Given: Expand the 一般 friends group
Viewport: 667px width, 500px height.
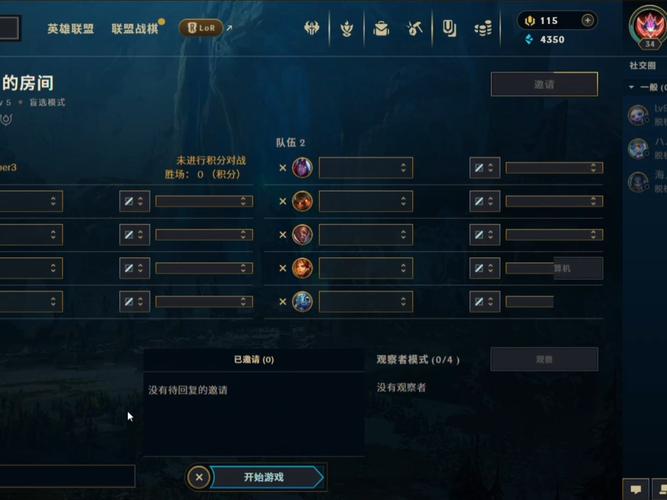Looking at the screenshot, I should click(632, 88).
